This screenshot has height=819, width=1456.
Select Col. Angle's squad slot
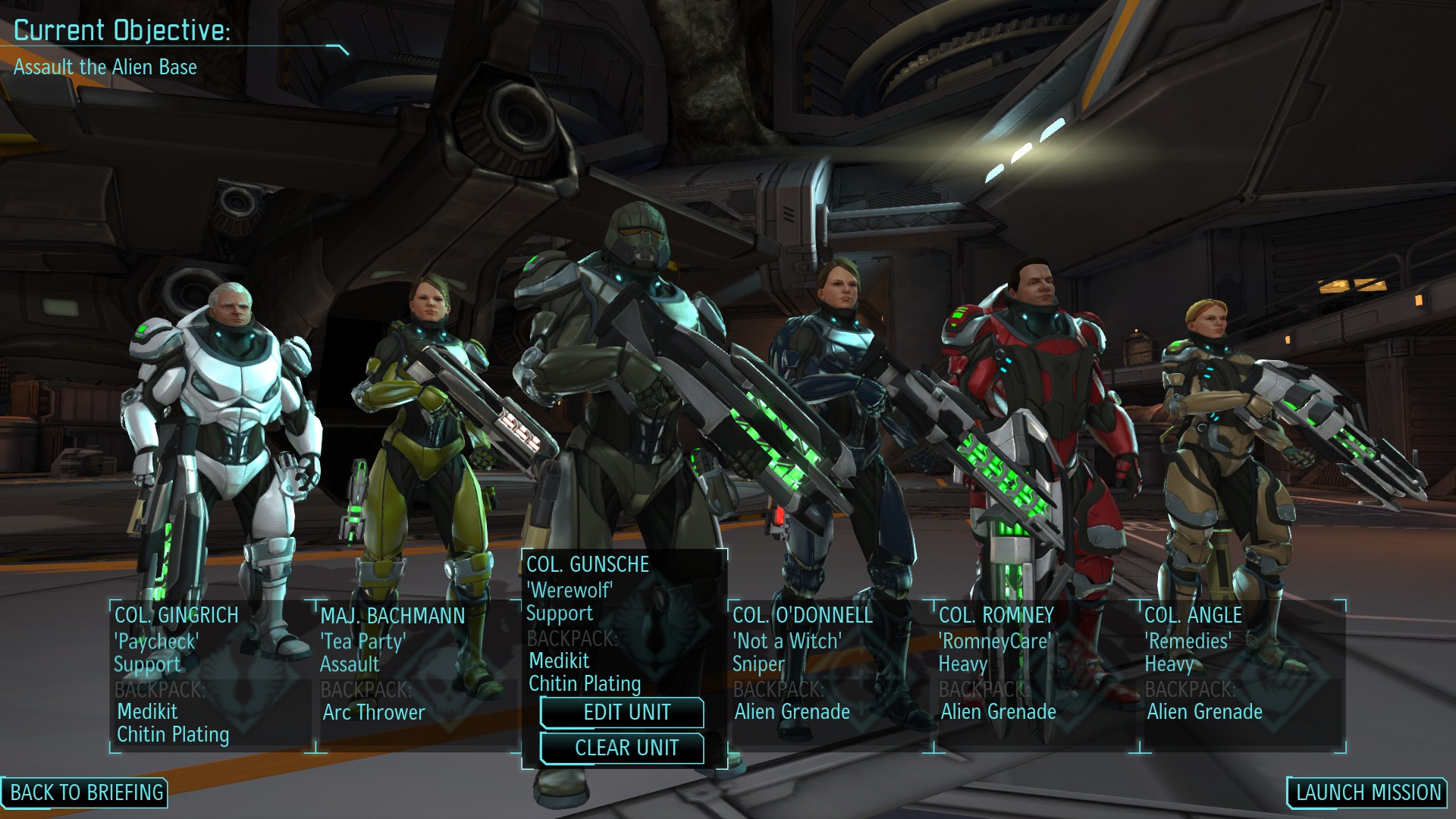1242,675
